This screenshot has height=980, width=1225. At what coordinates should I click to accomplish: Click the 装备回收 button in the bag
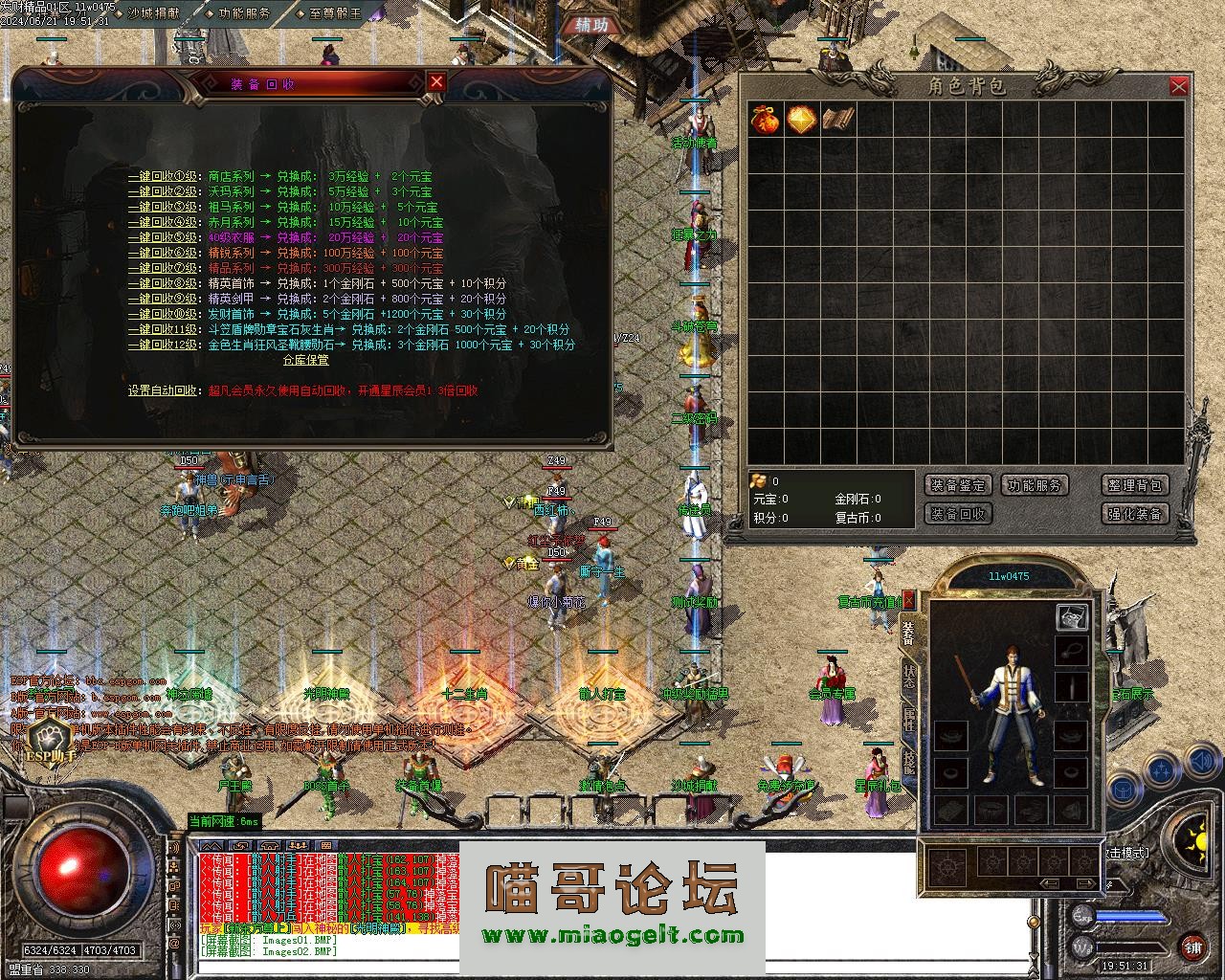tap(958, 514)
